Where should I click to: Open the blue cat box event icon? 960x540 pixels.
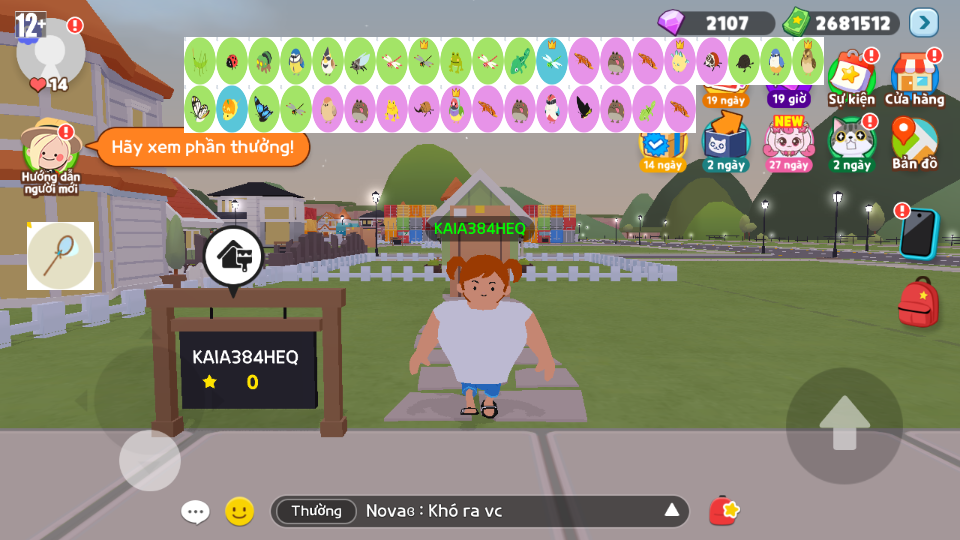[725, 141]
